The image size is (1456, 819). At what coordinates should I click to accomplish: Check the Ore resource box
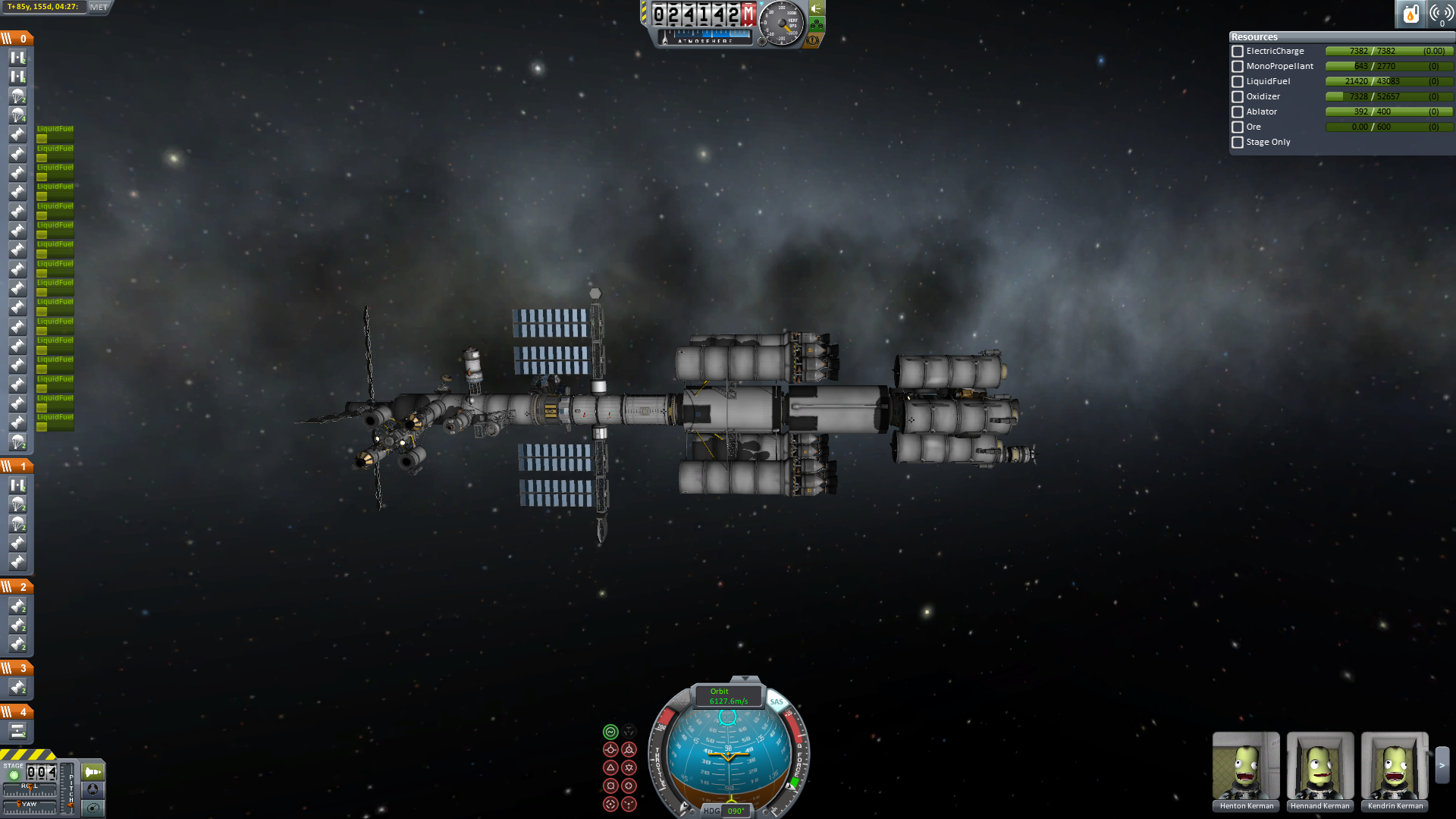[1238, 127]
